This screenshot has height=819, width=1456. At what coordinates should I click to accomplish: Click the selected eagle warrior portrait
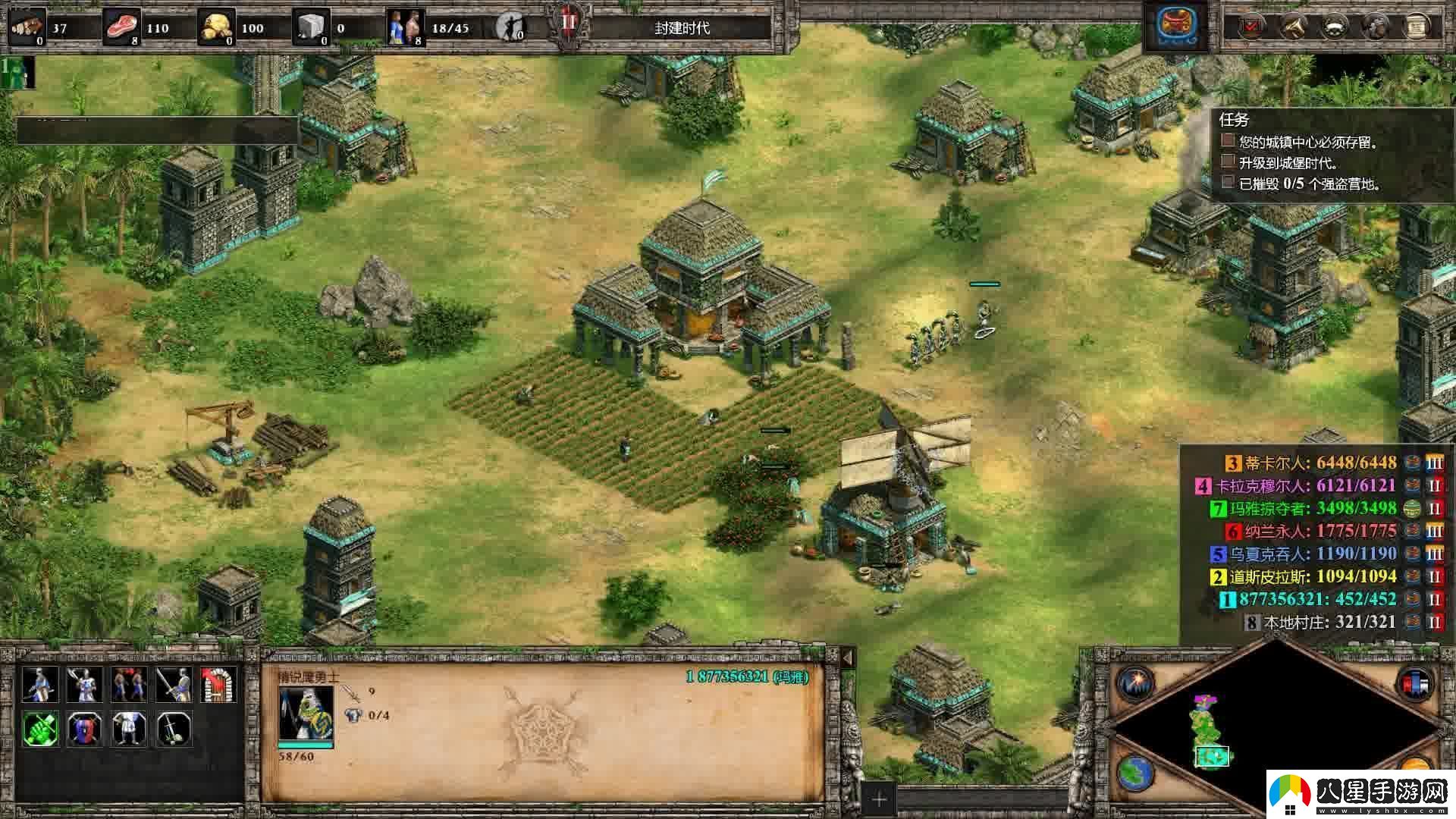click(306, 713)
